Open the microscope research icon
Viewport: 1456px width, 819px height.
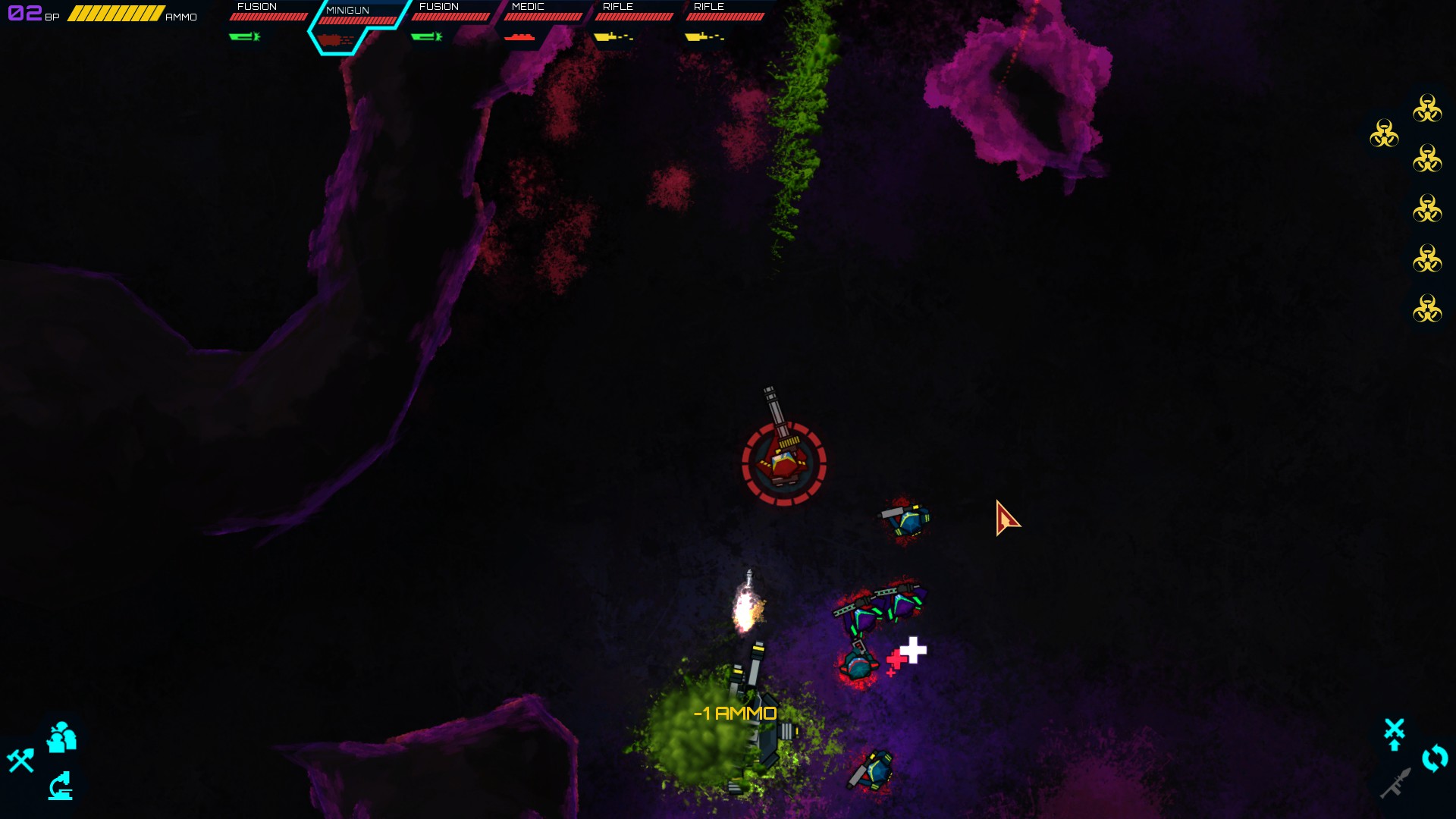61,786
